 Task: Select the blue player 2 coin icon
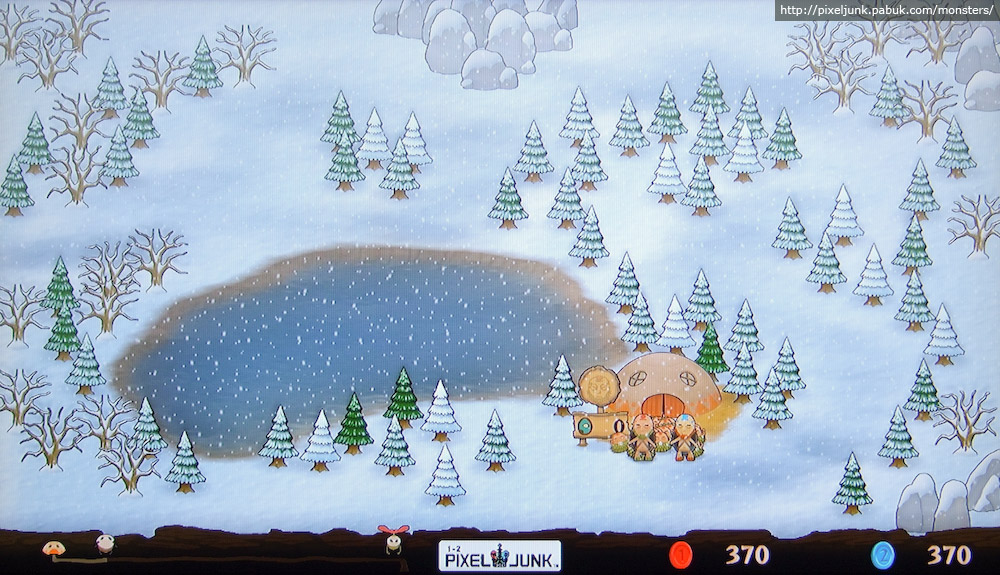[881, 554]
